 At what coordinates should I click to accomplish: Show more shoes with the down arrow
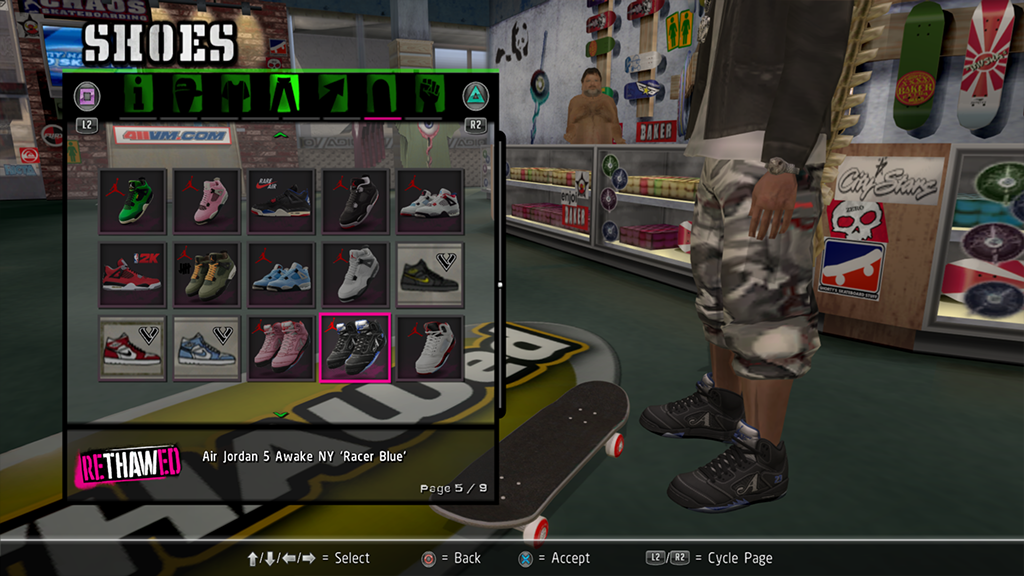[x=281, y=414]
